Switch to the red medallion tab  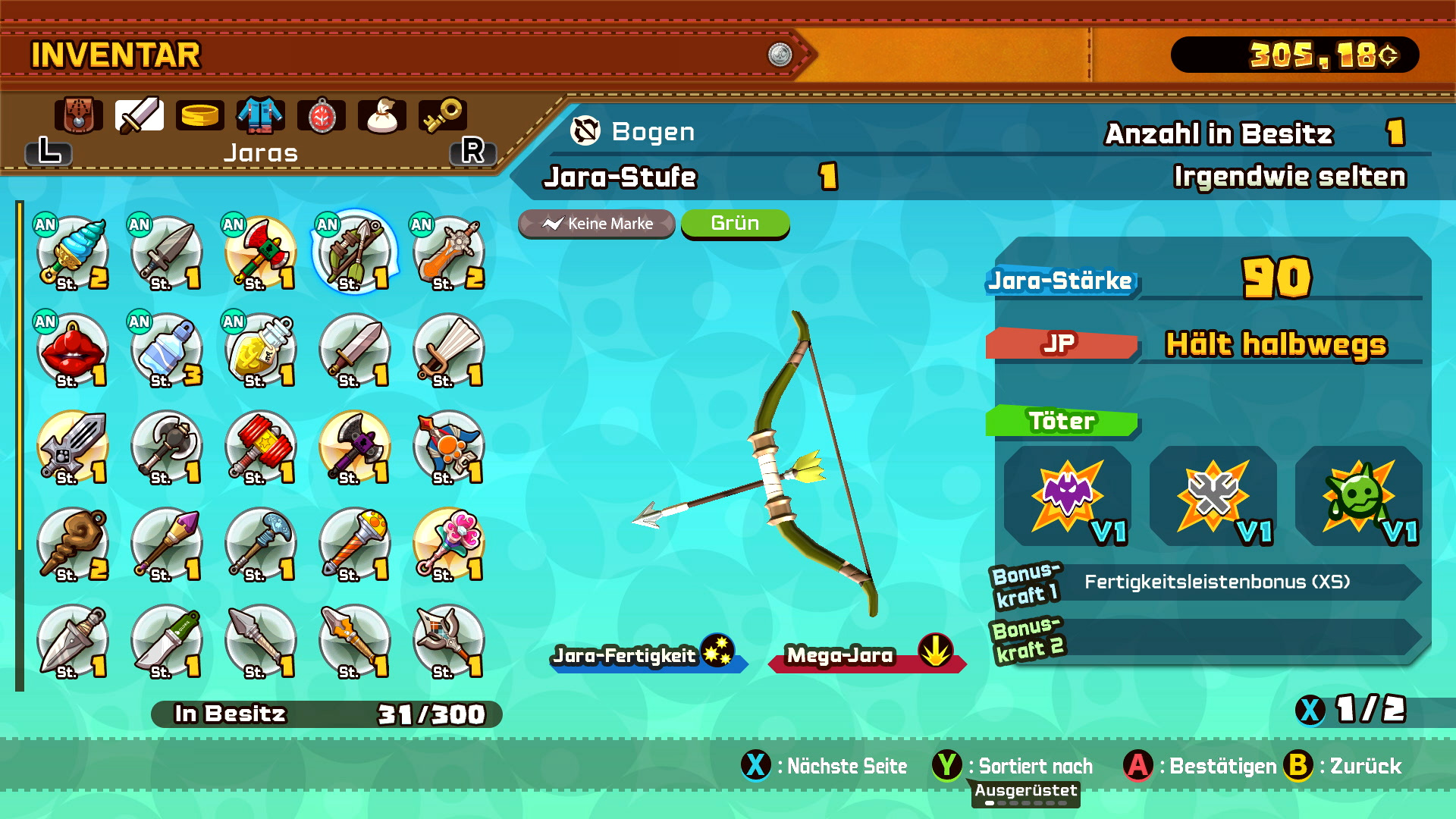322,116
